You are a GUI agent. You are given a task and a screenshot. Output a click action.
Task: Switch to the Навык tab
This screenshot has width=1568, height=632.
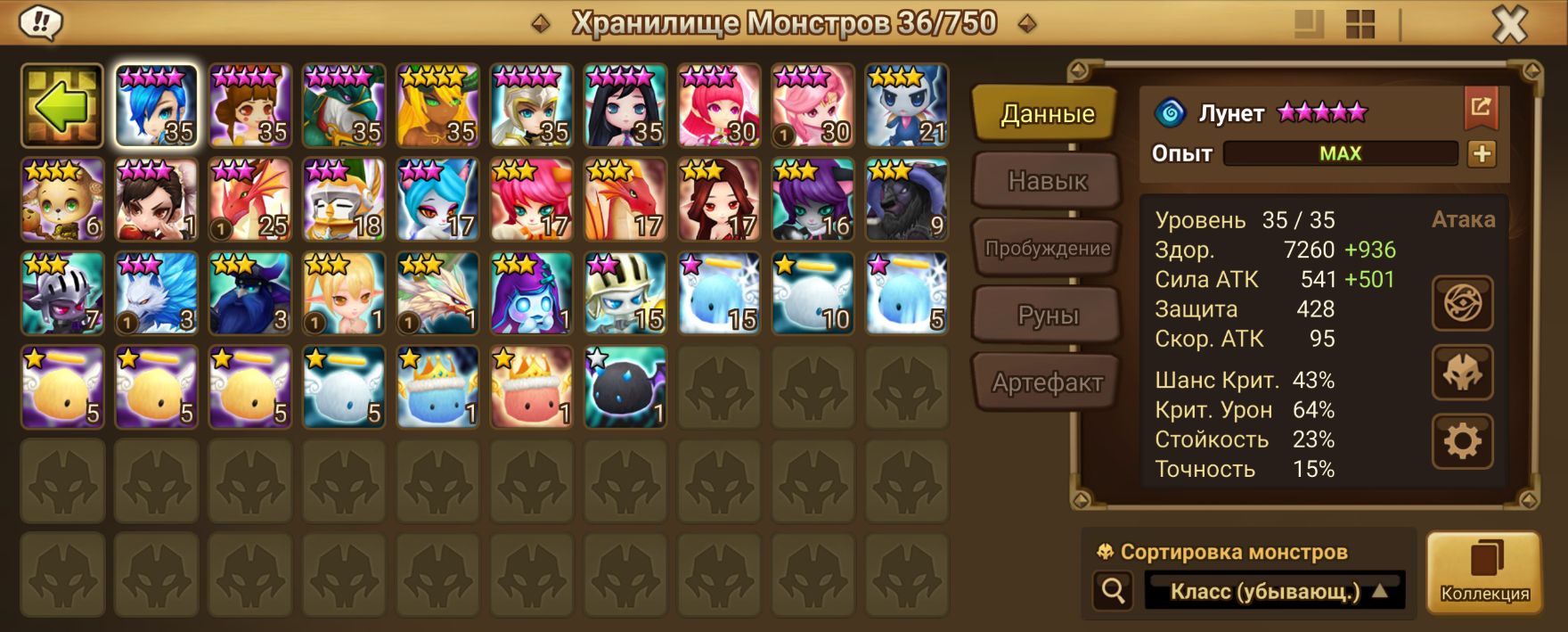click(1047, 181)
